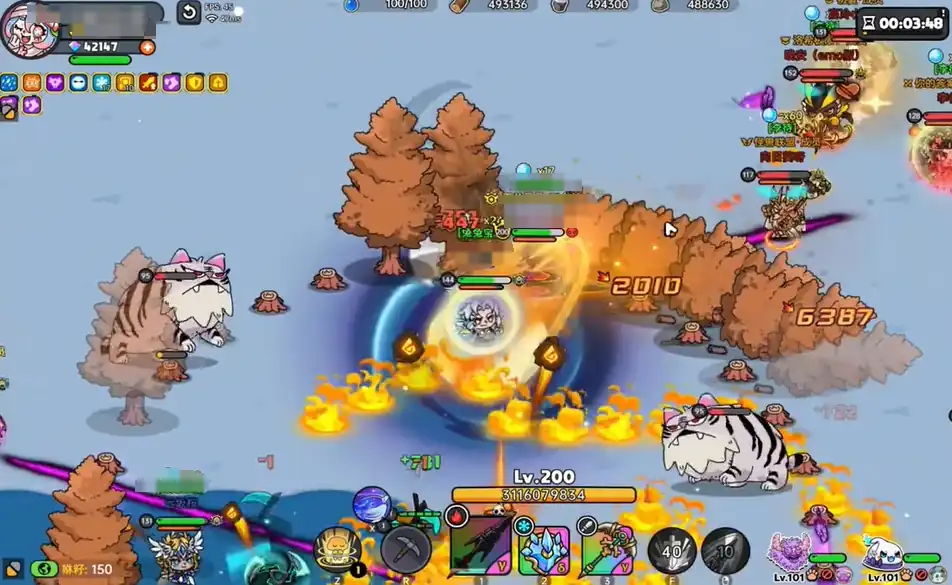Open the player avatar portrait
Image resolution: width=952 pixels, height=585 pixels.
click(28, 30)
